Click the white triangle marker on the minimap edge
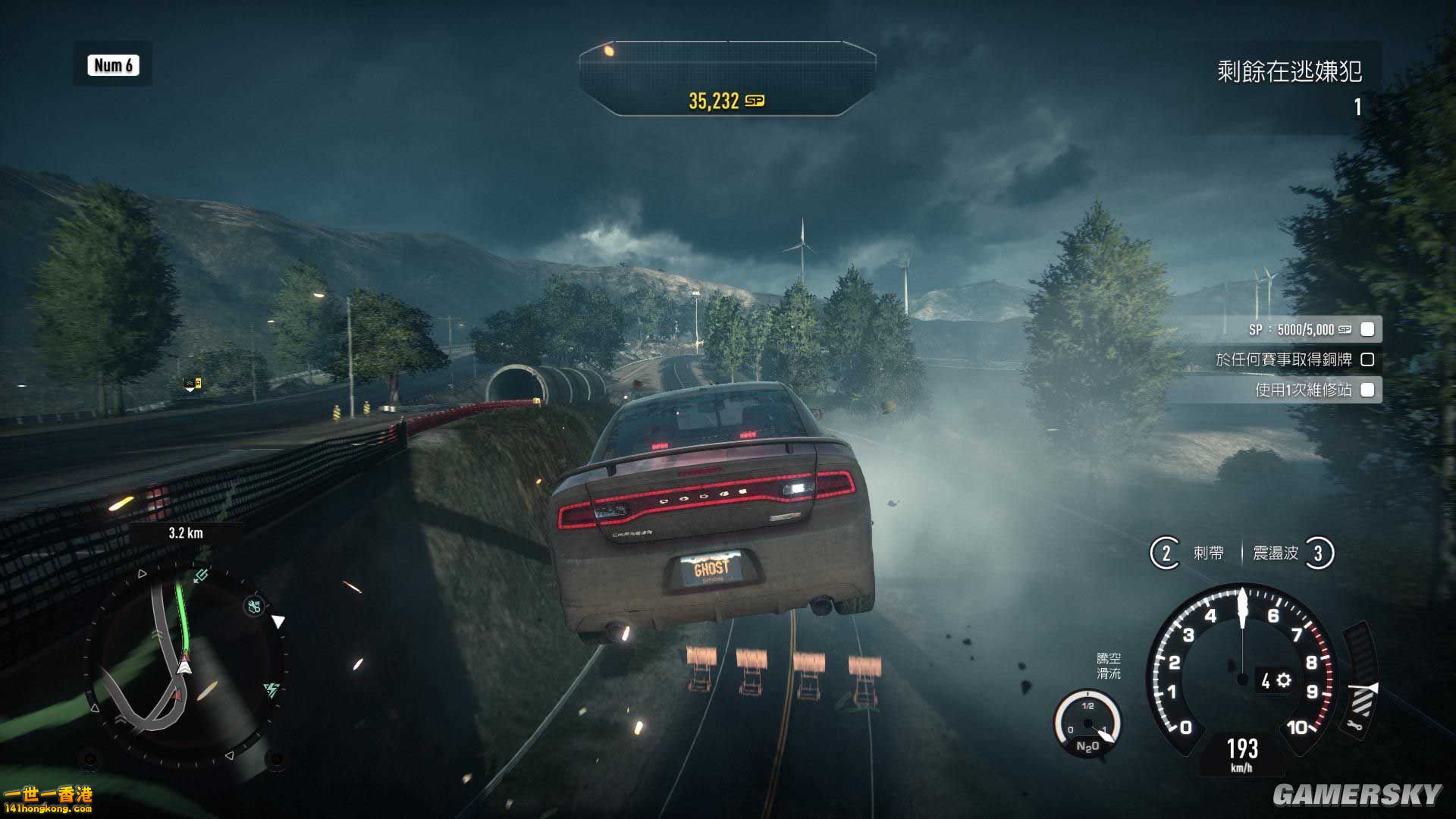Image resolution: width=1456 pixels, height=819 pixels. pyautogui.click(x=279, y=619)
